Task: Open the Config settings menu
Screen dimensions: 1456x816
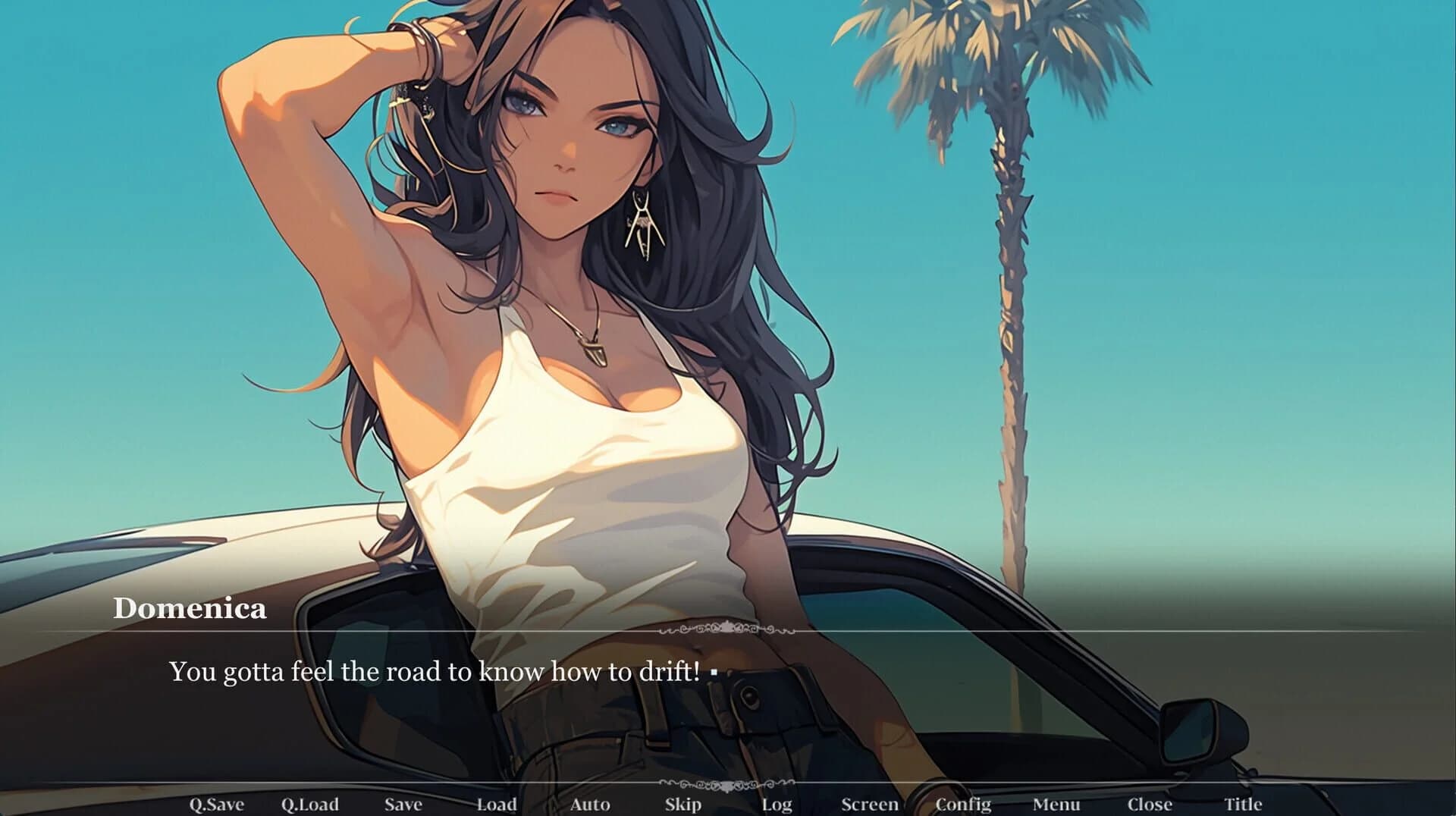Action: pos(964,804)
